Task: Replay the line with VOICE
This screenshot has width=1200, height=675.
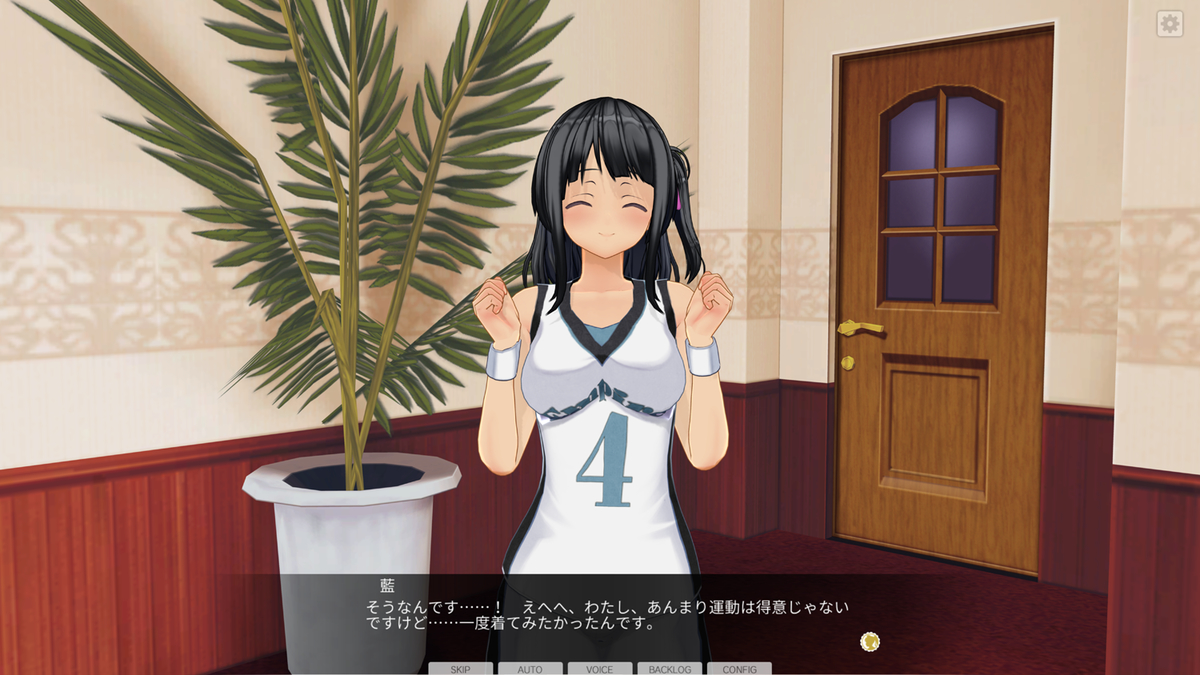Action: [600, 668]
